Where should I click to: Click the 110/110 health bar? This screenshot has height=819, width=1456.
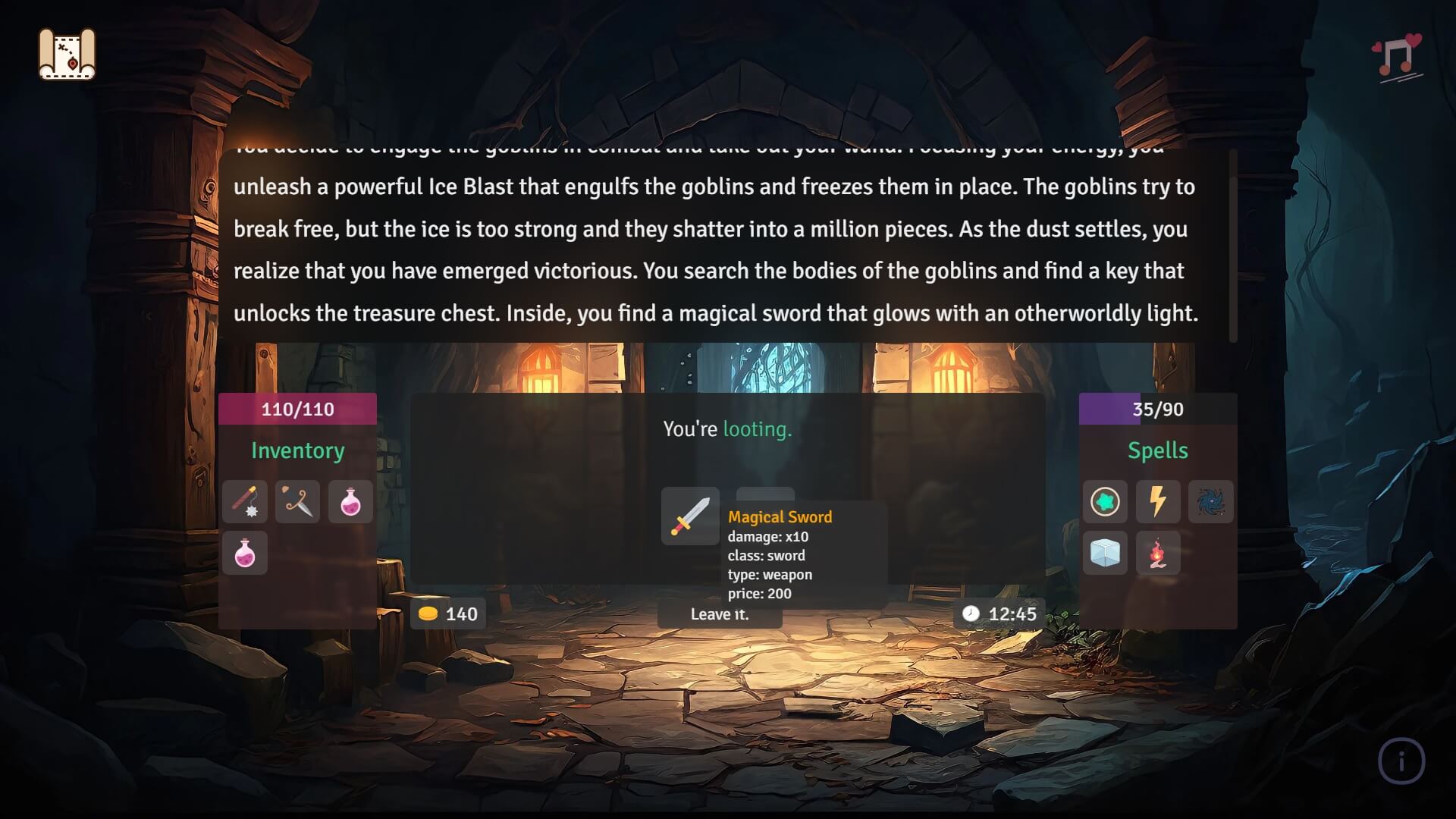297,409
